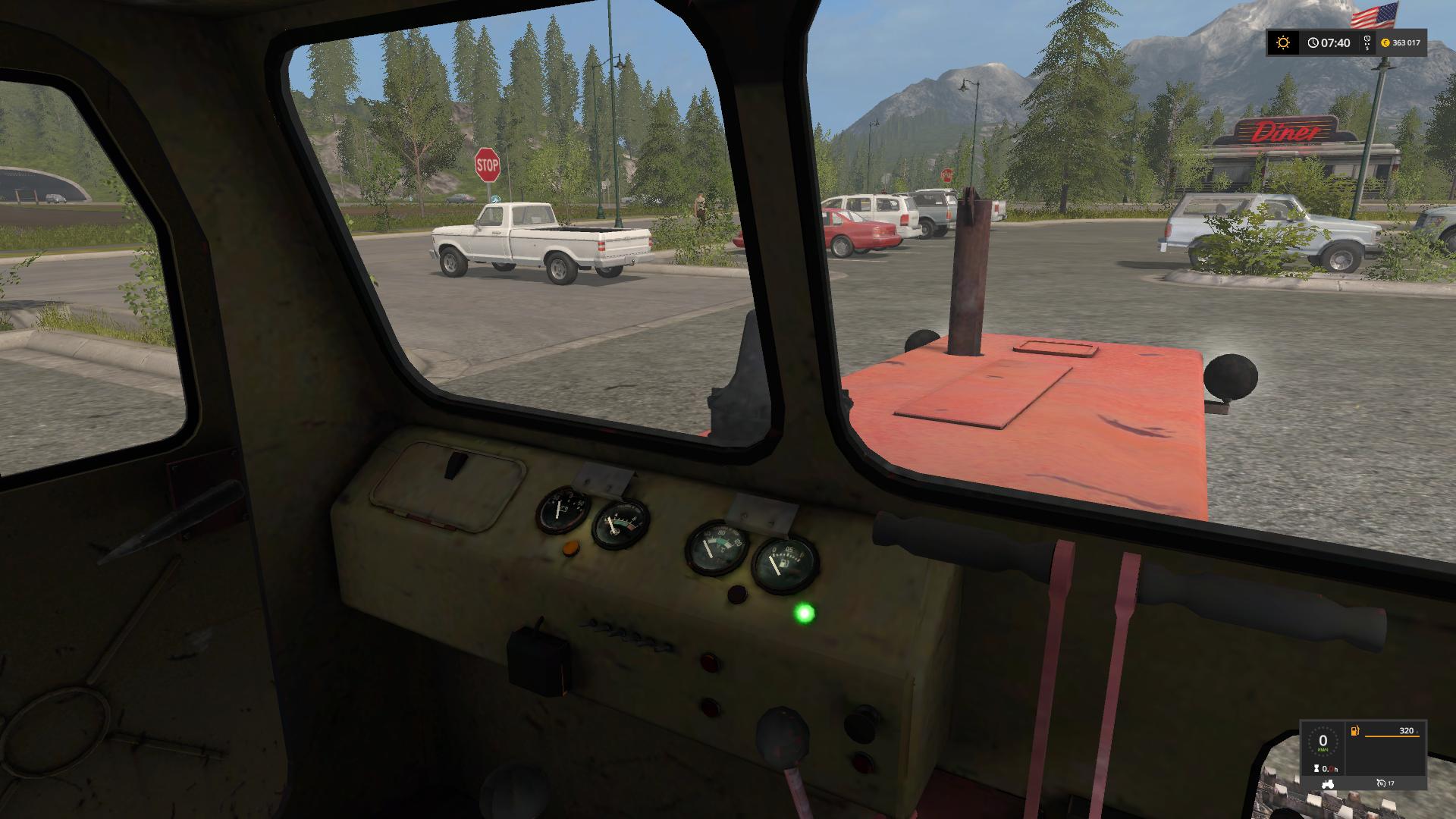Toggle the cruise control icon
The width and height of the screenshot is (1456, 819).
1381,783
